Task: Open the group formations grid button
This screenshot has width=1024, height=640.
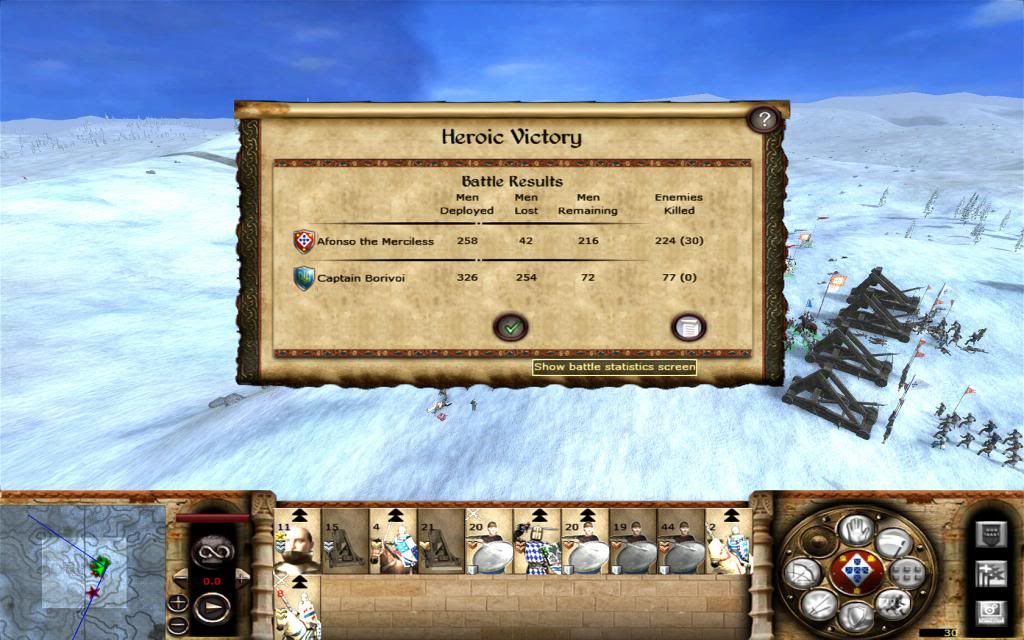Action: point(905,572)
